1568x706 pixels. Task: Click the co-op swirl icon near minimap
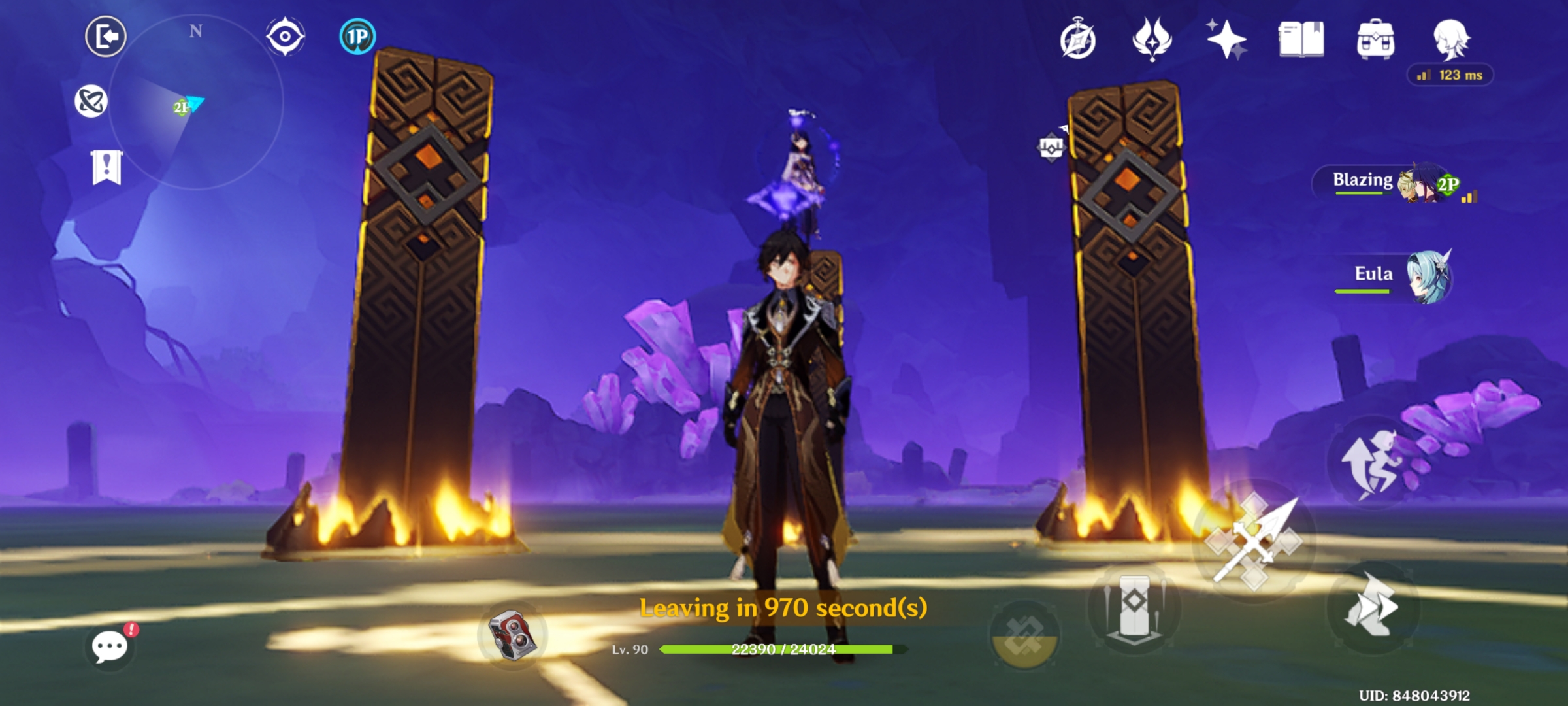point(92,99)
